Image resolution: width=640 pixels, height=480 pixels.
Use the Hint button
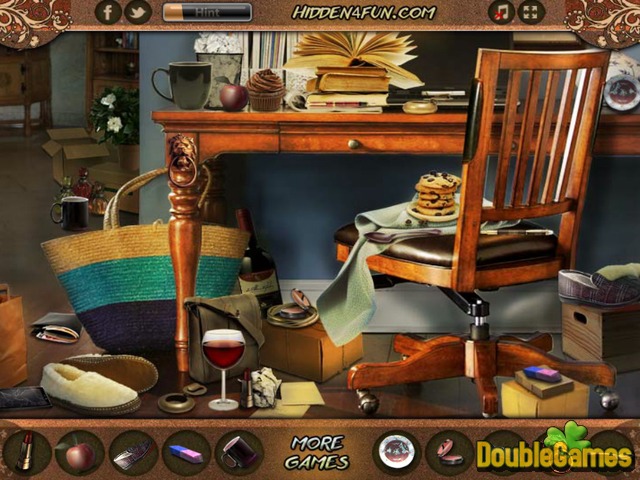pyautogui.click(x=207, y=12)
